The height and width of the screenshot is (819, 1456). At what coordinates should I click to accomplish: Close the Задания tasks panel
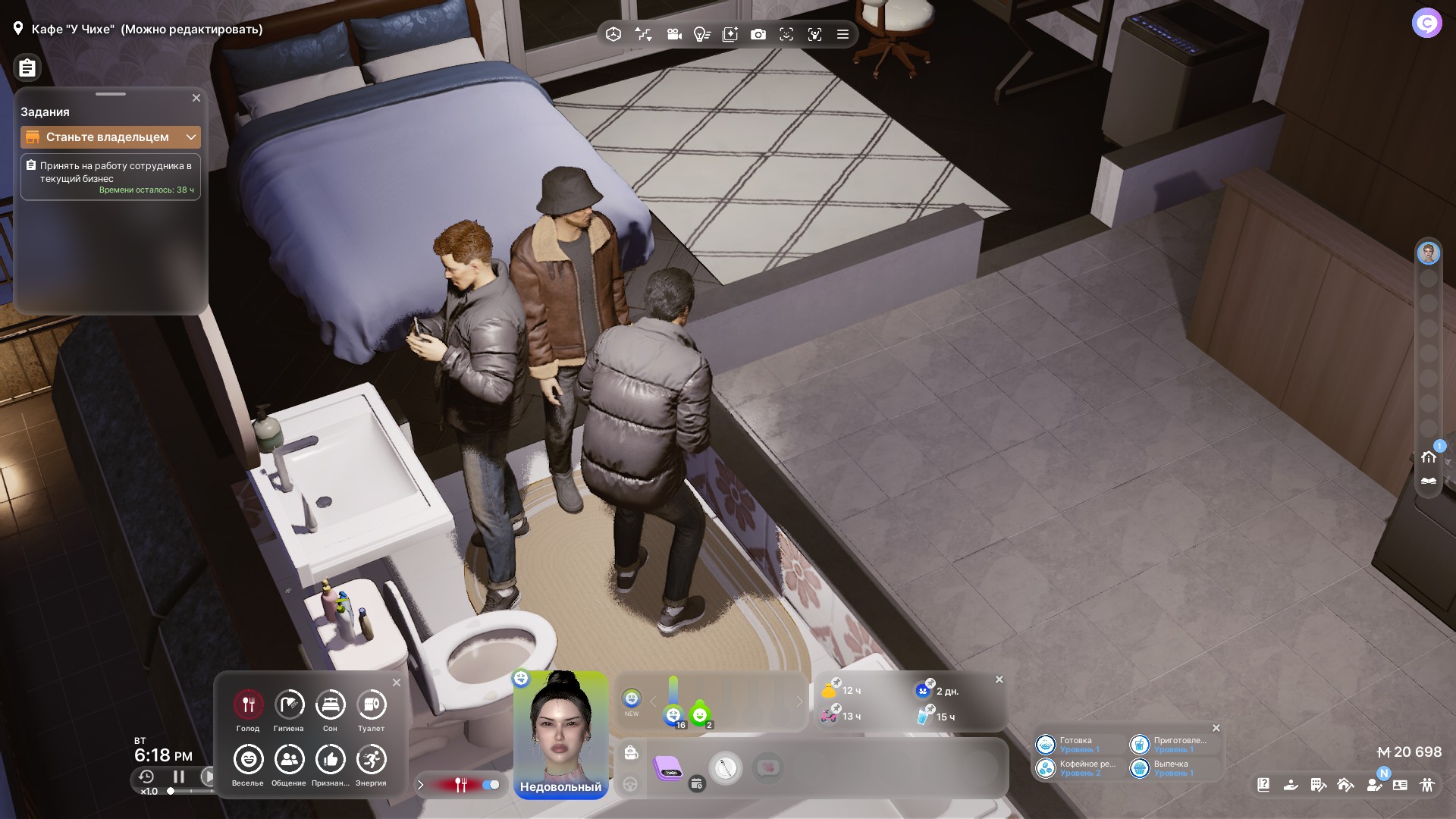point(196,98)
